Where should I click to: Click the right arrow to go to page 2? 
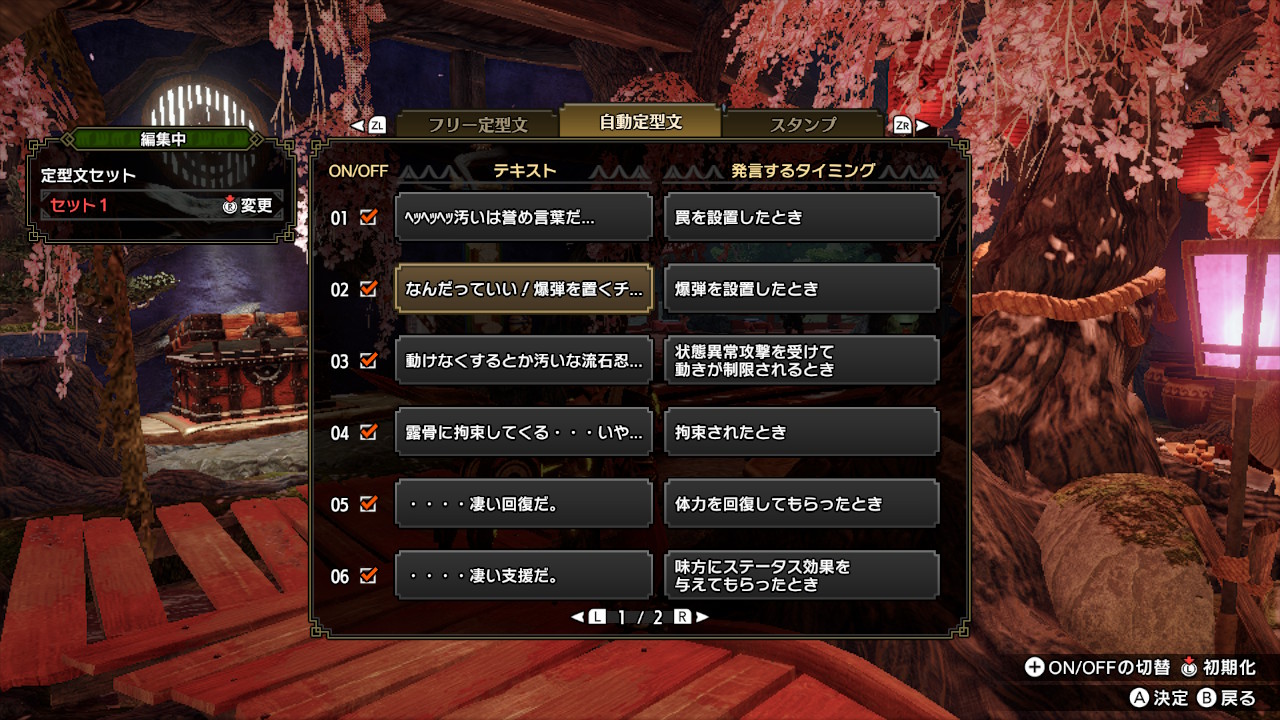702,618
